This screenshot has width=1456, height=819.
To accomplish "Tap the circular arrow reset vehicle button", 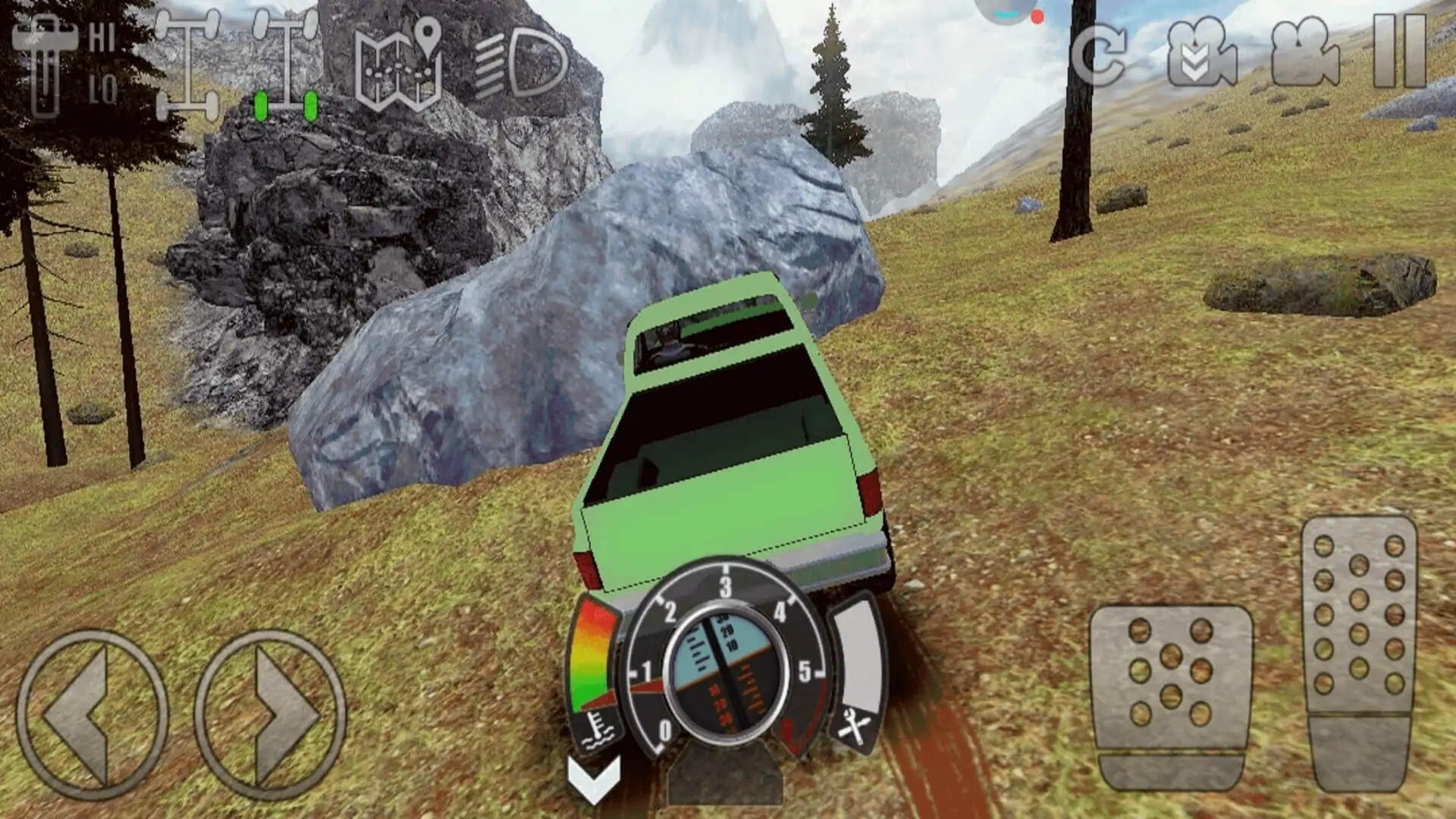I will (1098, 55).
